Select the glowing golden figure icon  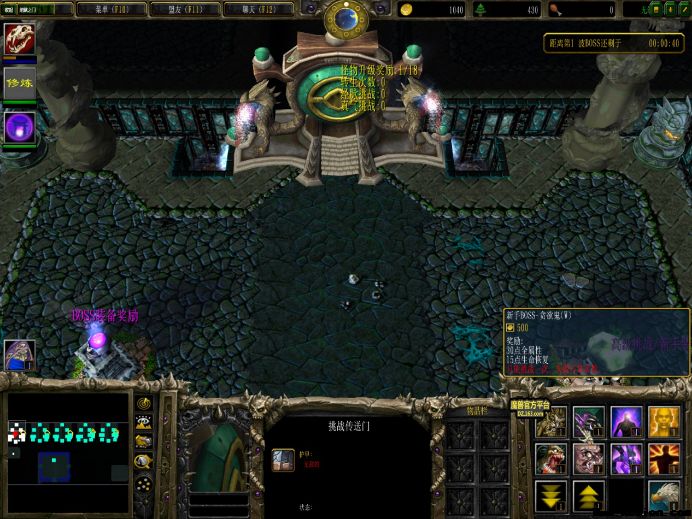coord(663,421)
